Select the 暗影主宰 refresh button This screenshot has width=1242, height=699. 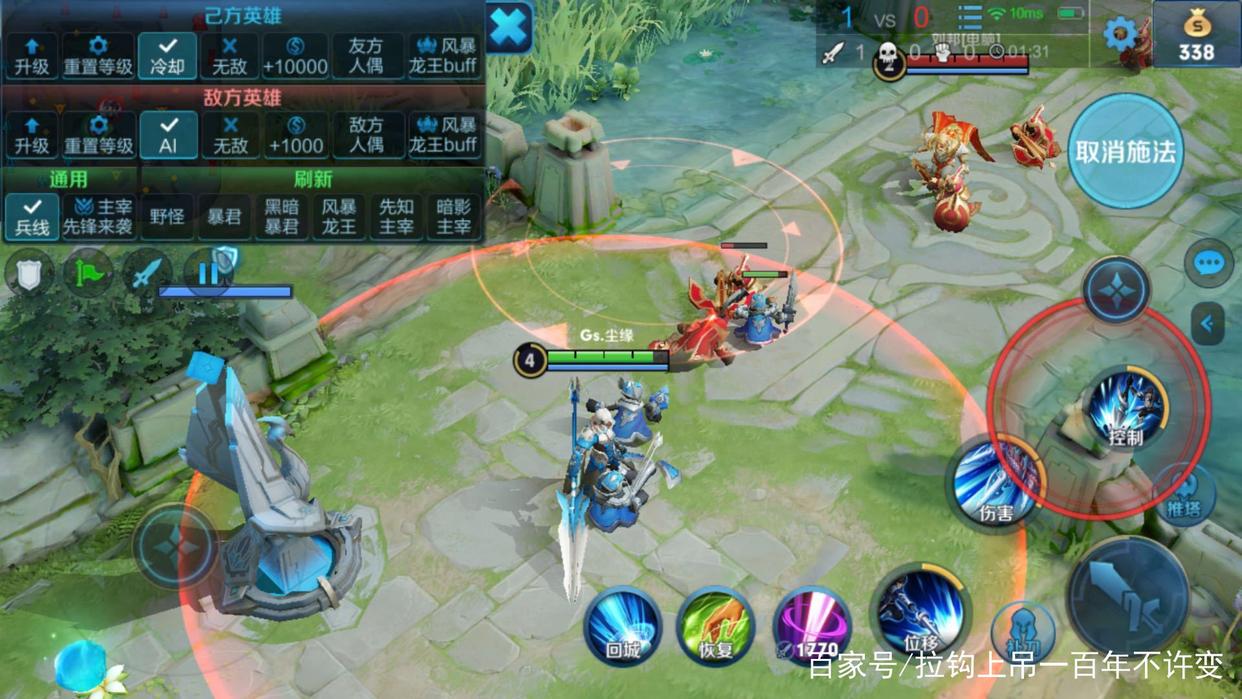tap(454, 216)
